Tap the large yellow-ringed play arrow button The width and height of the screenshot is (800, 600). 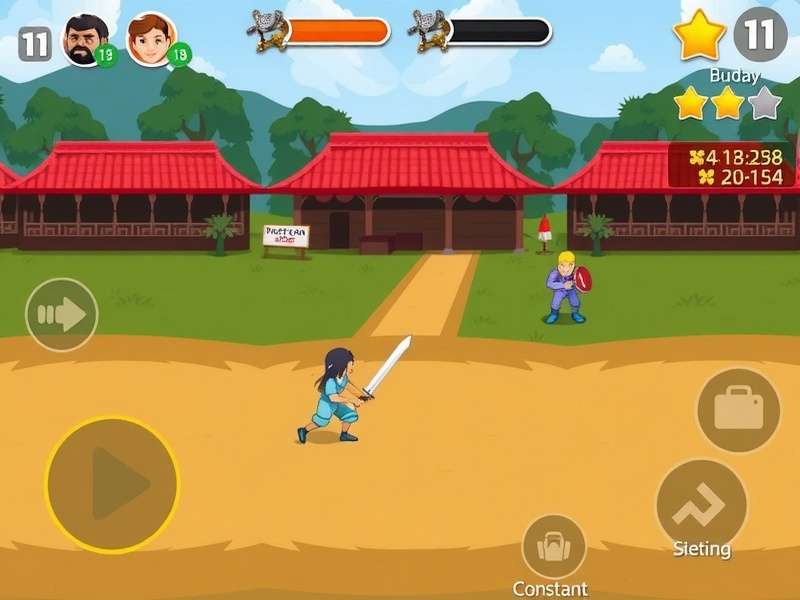112,485
